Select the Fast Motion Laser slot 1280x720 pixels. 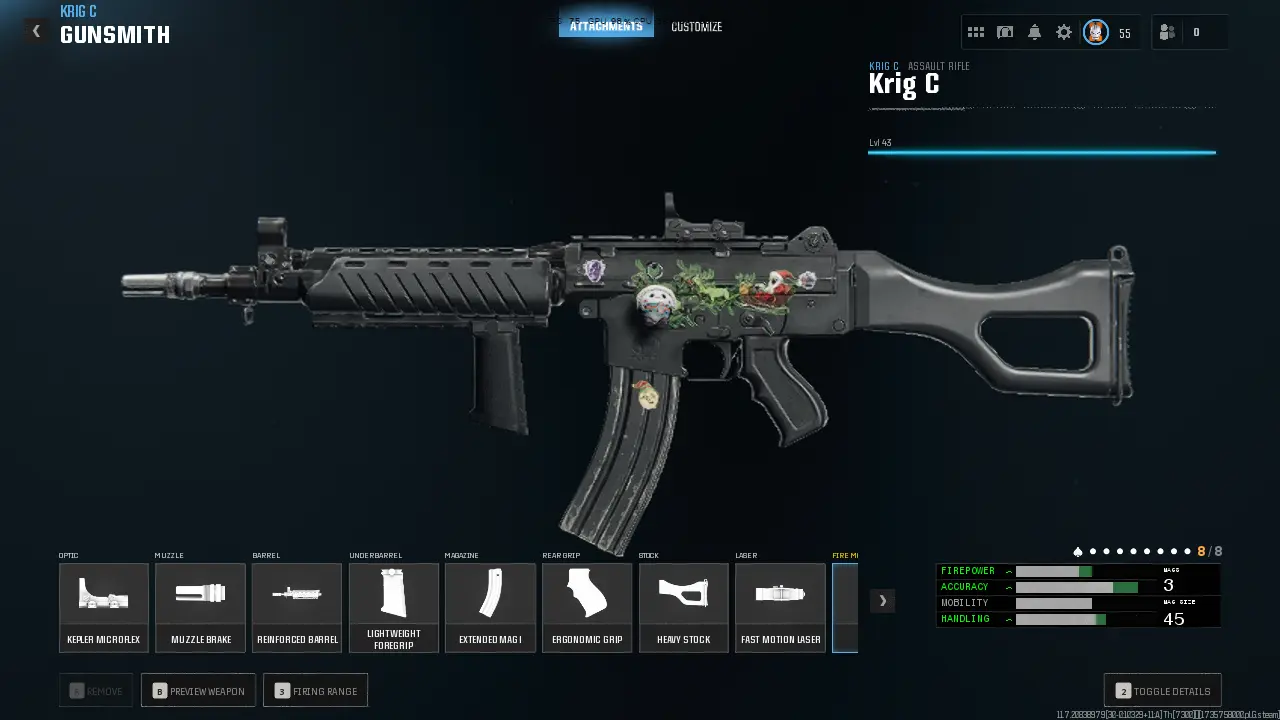click(x=780, y=607)
